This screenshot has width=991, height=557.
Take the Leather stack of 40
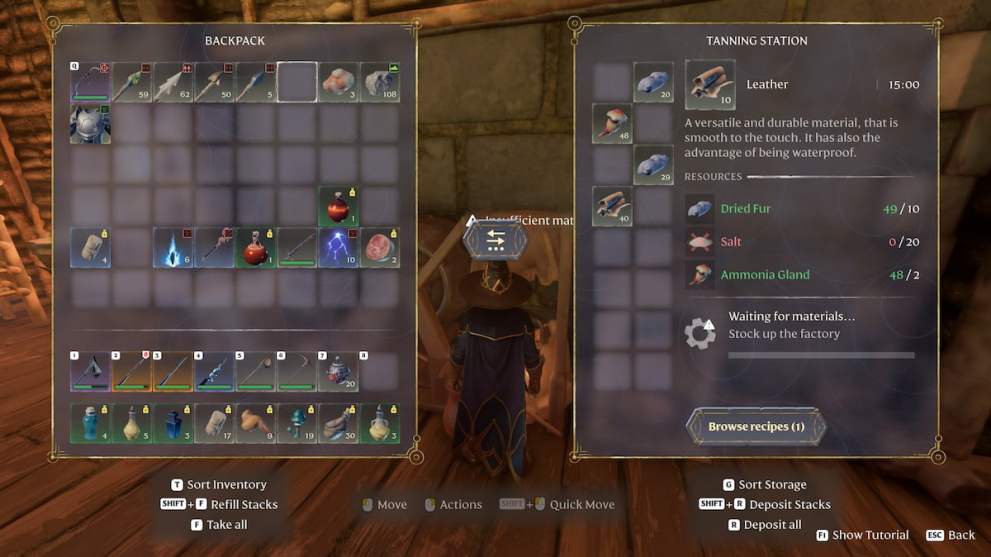click(612, 206)
